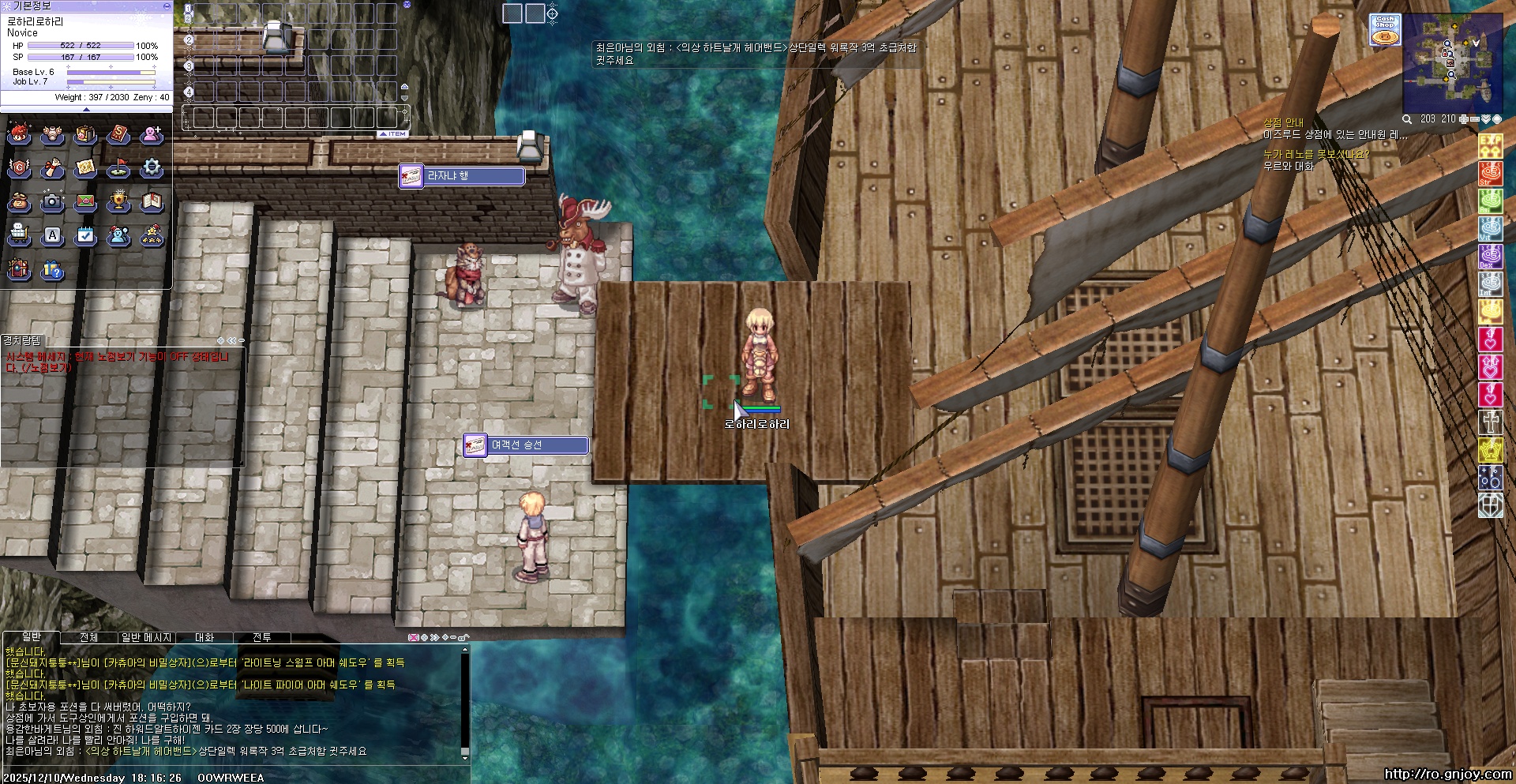Zoom in the minimap with plus button
1516x784 pixels.
pyautogui.click(x=1463, y=119)
